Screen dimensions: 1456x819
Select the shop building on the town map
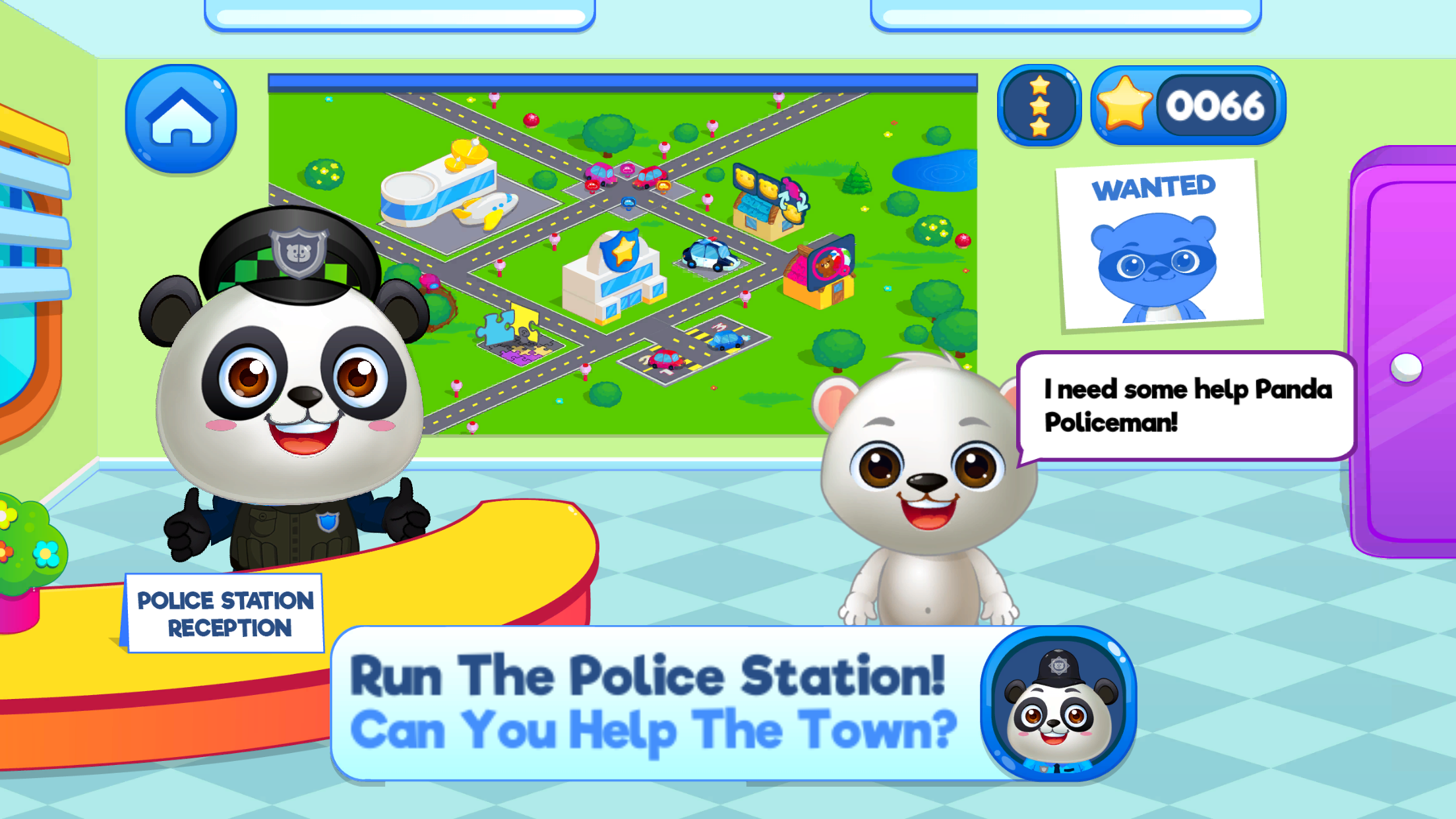(762, 211)
